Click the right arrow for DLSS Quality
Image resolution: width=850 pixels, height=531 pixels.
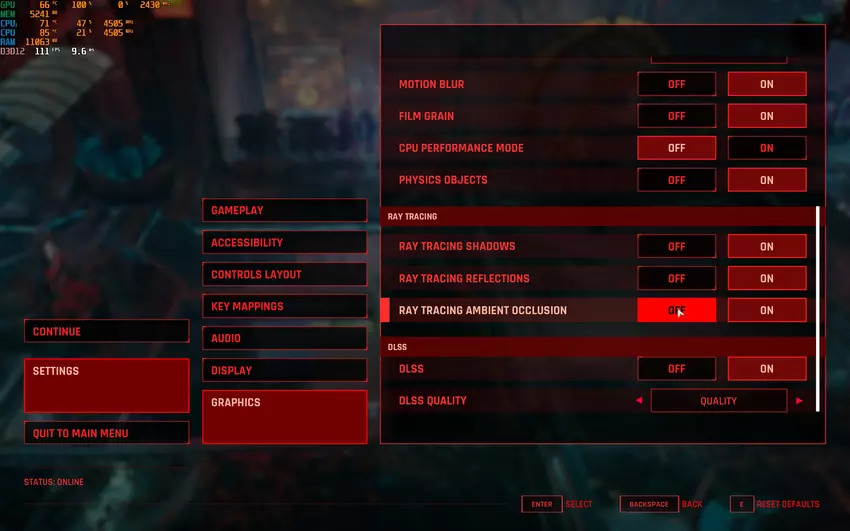(799, 401)
